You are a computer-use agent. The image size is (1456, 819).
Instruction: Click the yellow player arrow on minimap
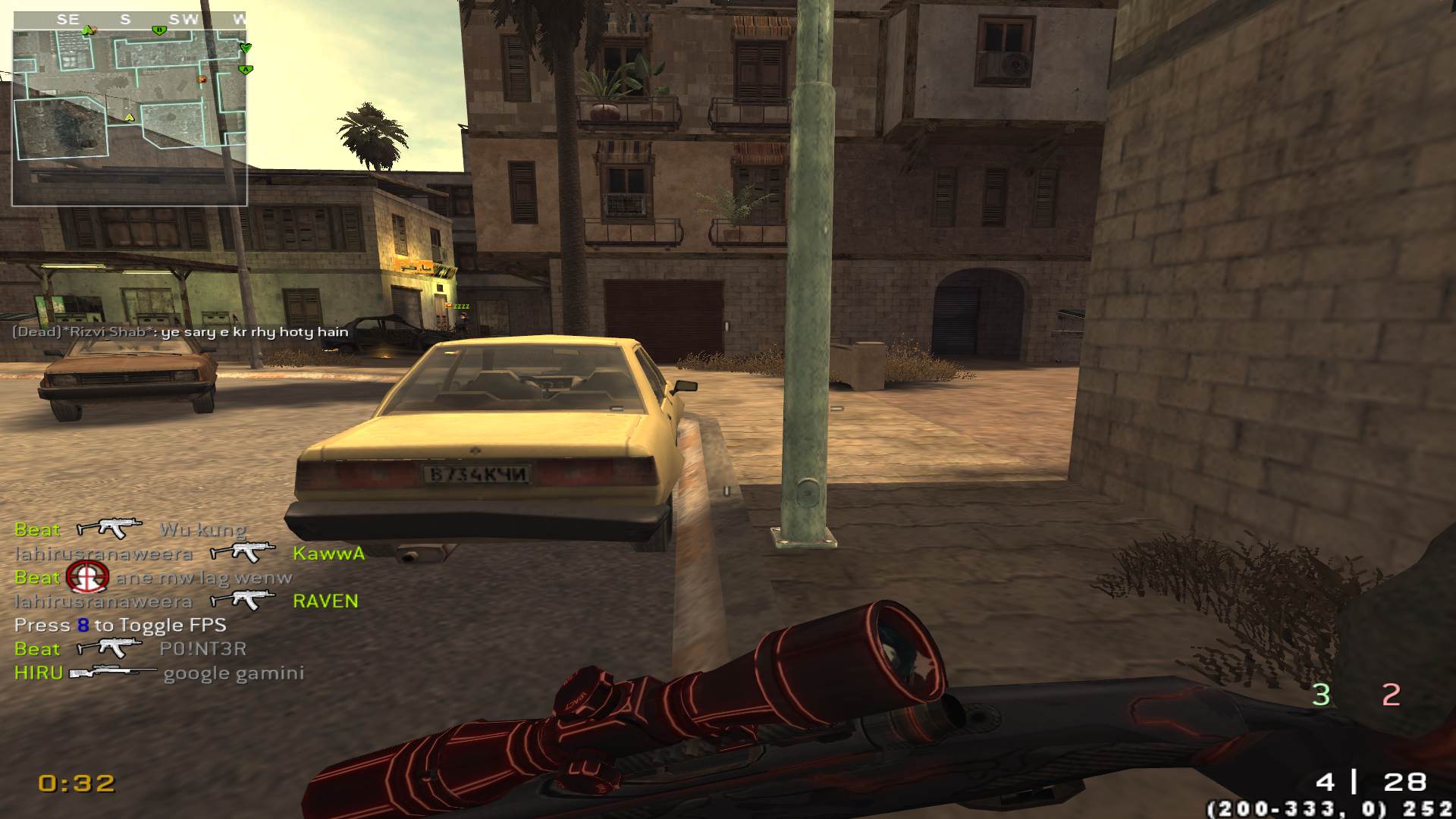[x=129, y=118]
